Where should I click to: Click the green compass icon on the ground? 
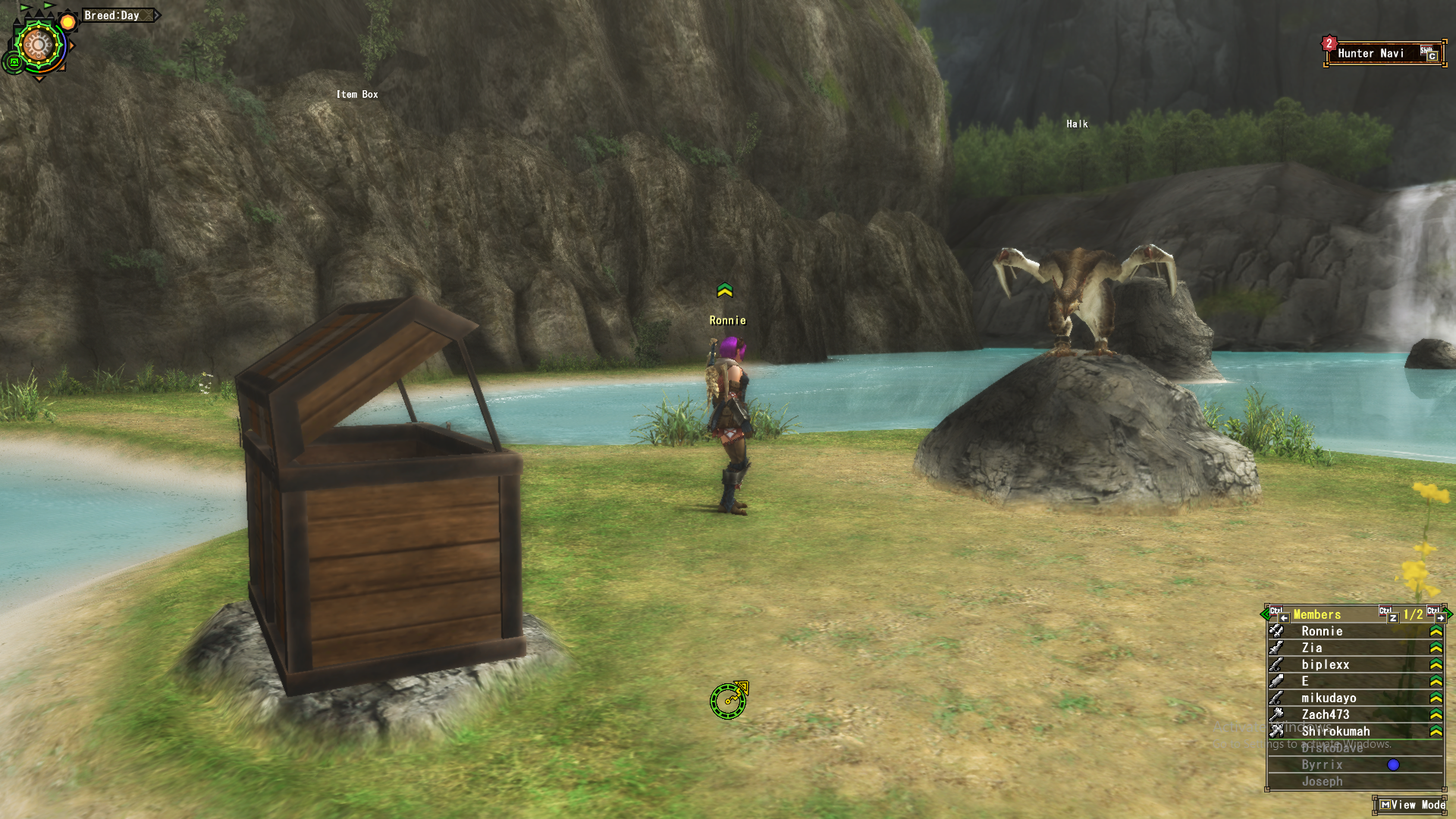(729, 700)
